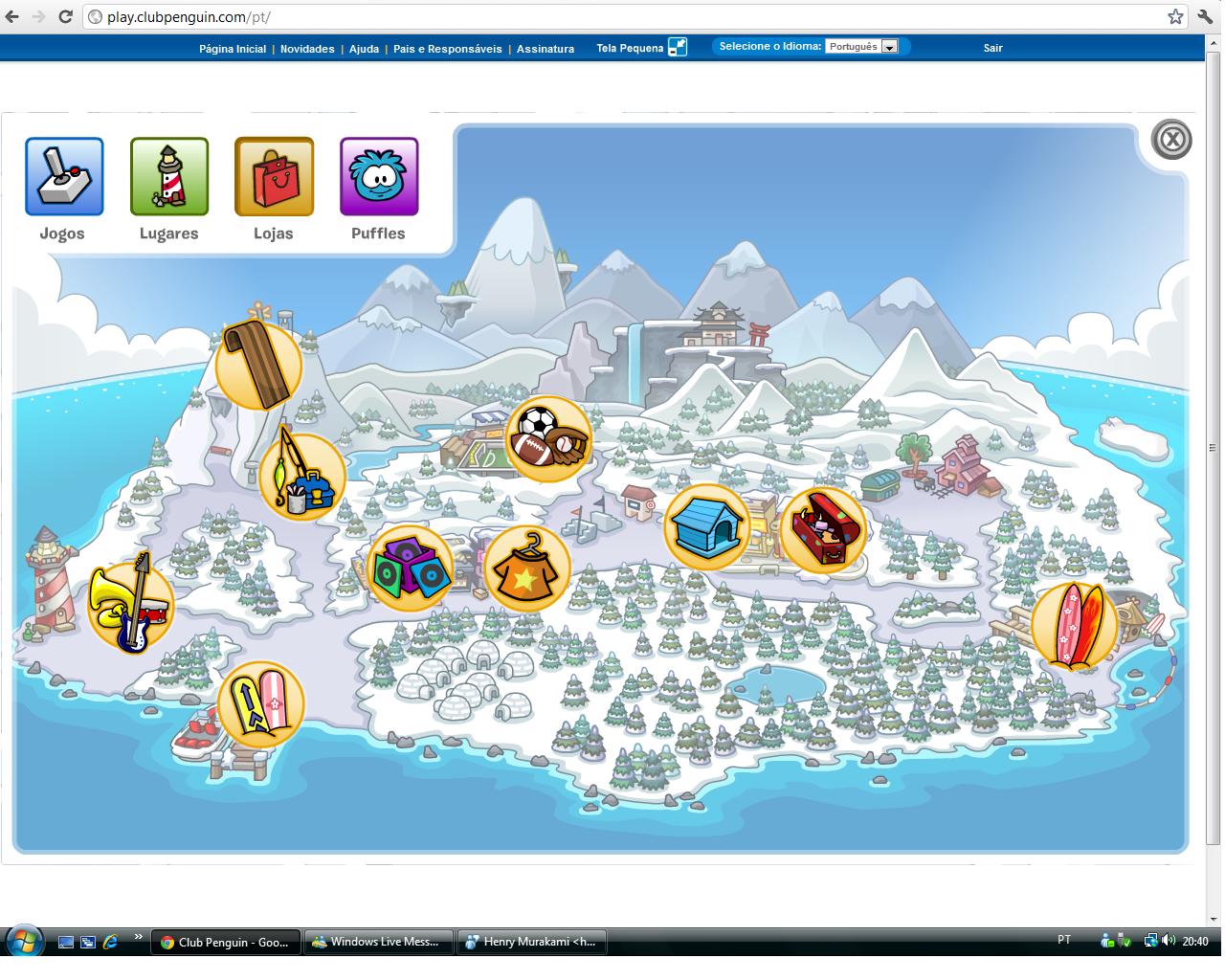Open the Gift Shop shirt icon

527,568
